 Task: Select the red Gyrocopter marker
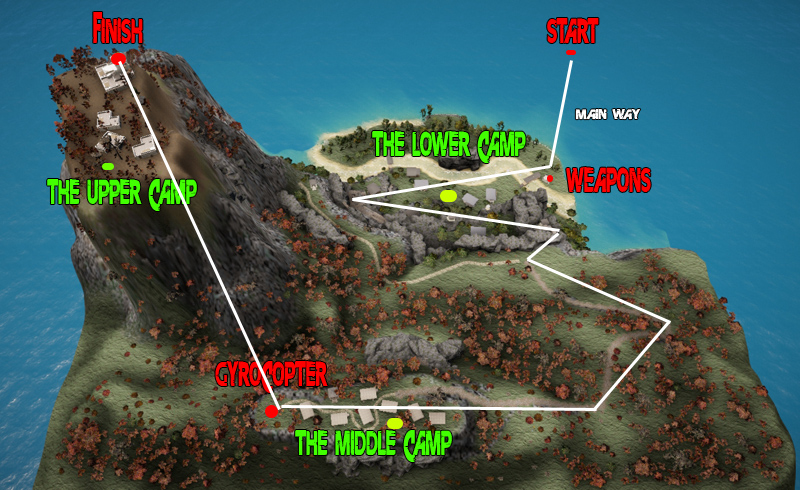pyautogui.click(x=272, y=411)
